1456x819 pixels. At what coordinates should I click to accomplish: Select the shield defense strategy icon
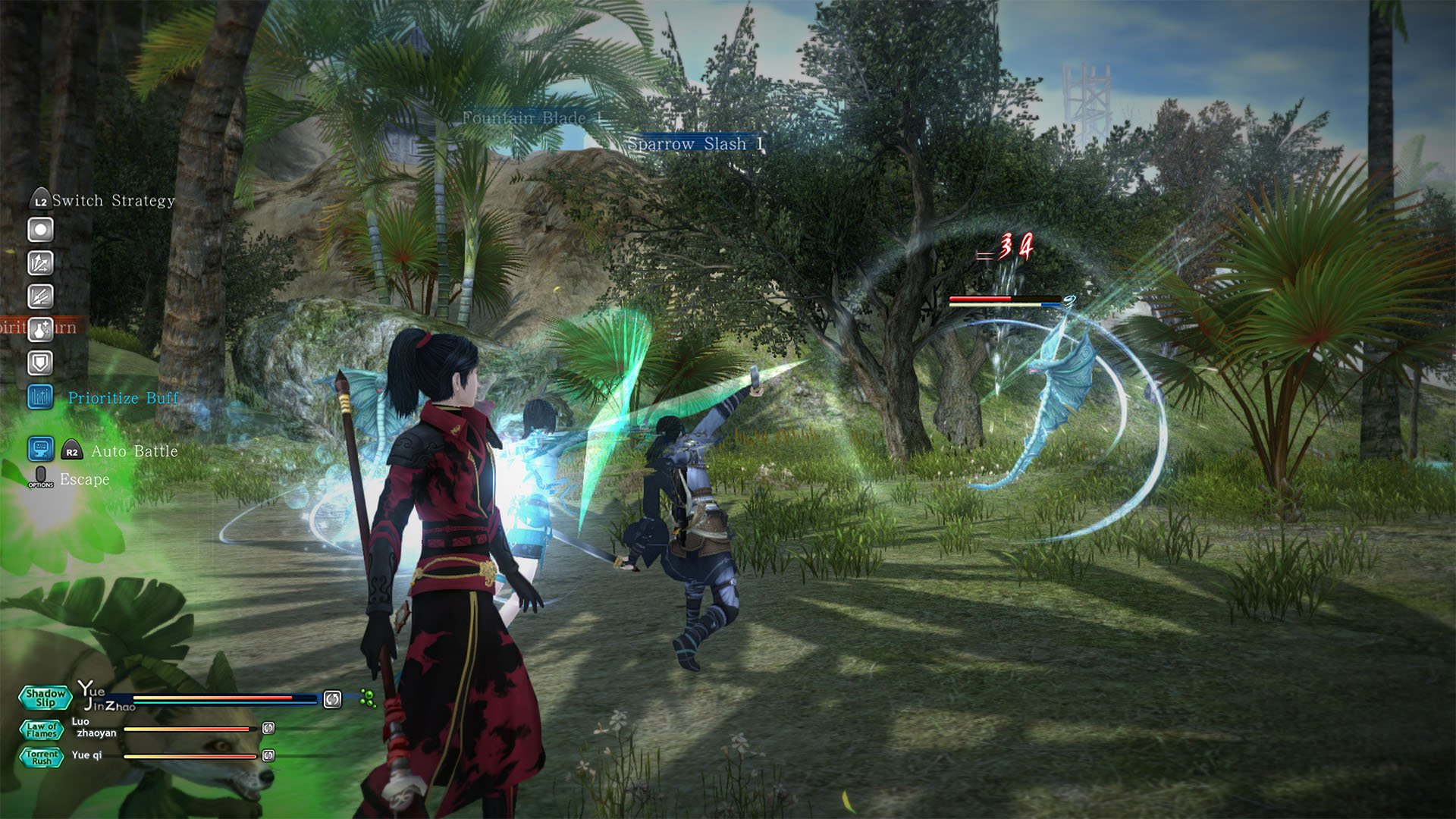point(40,361)
